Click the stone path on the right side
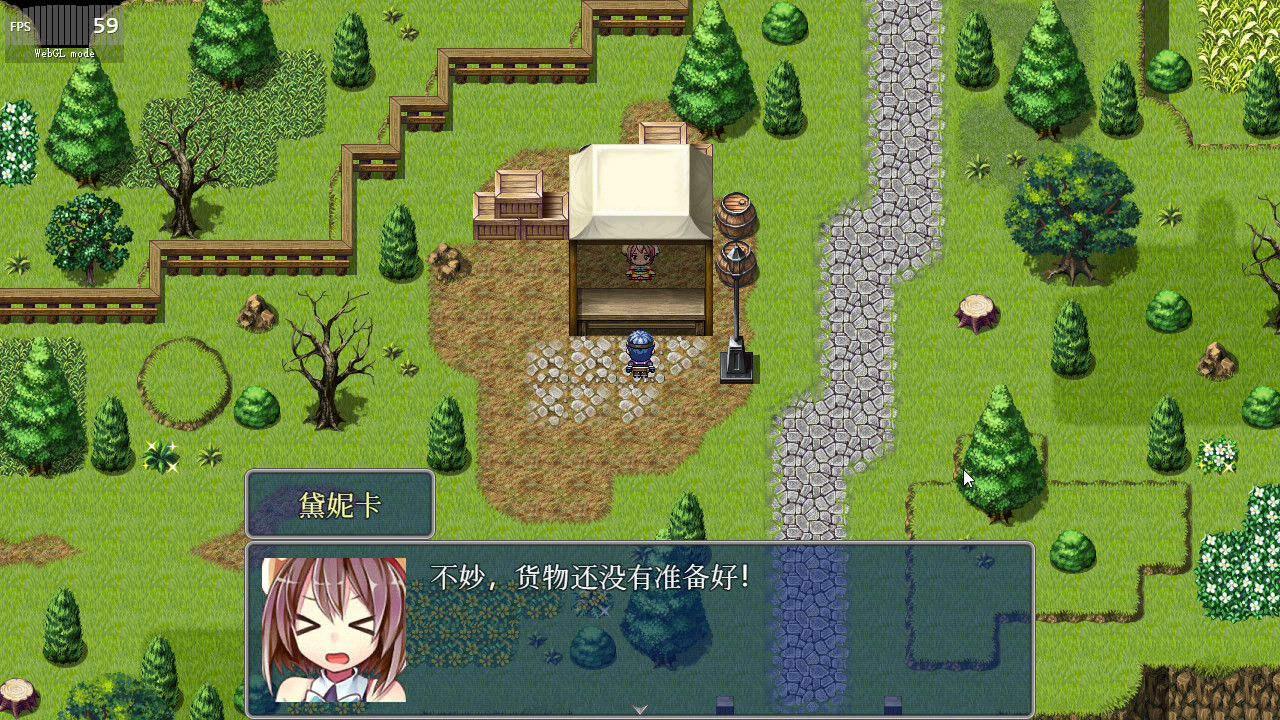This screenshot has width=1280, height=720. [870, 250]
